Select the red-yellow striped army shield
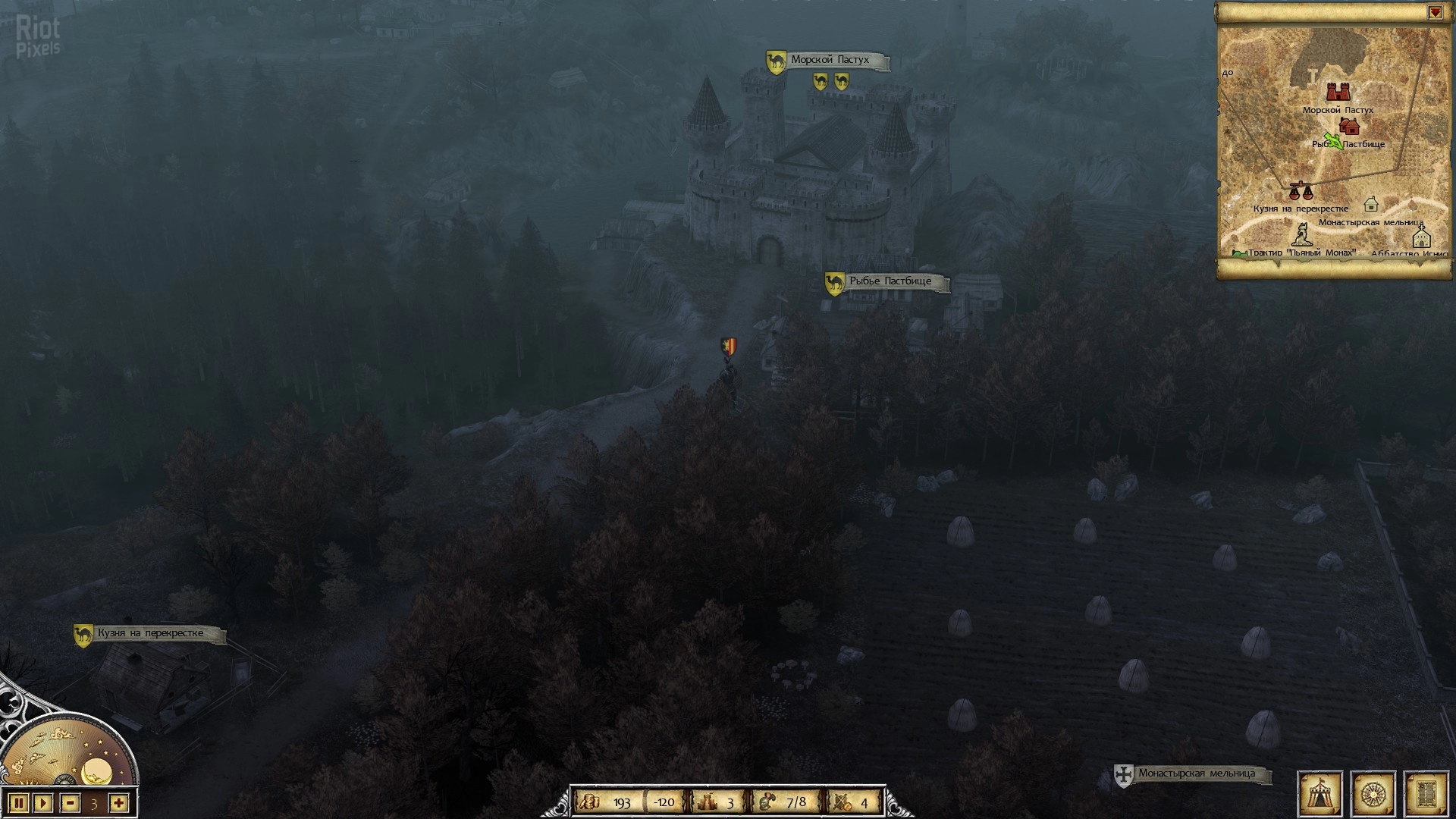1456x819 pixels. 728,347
